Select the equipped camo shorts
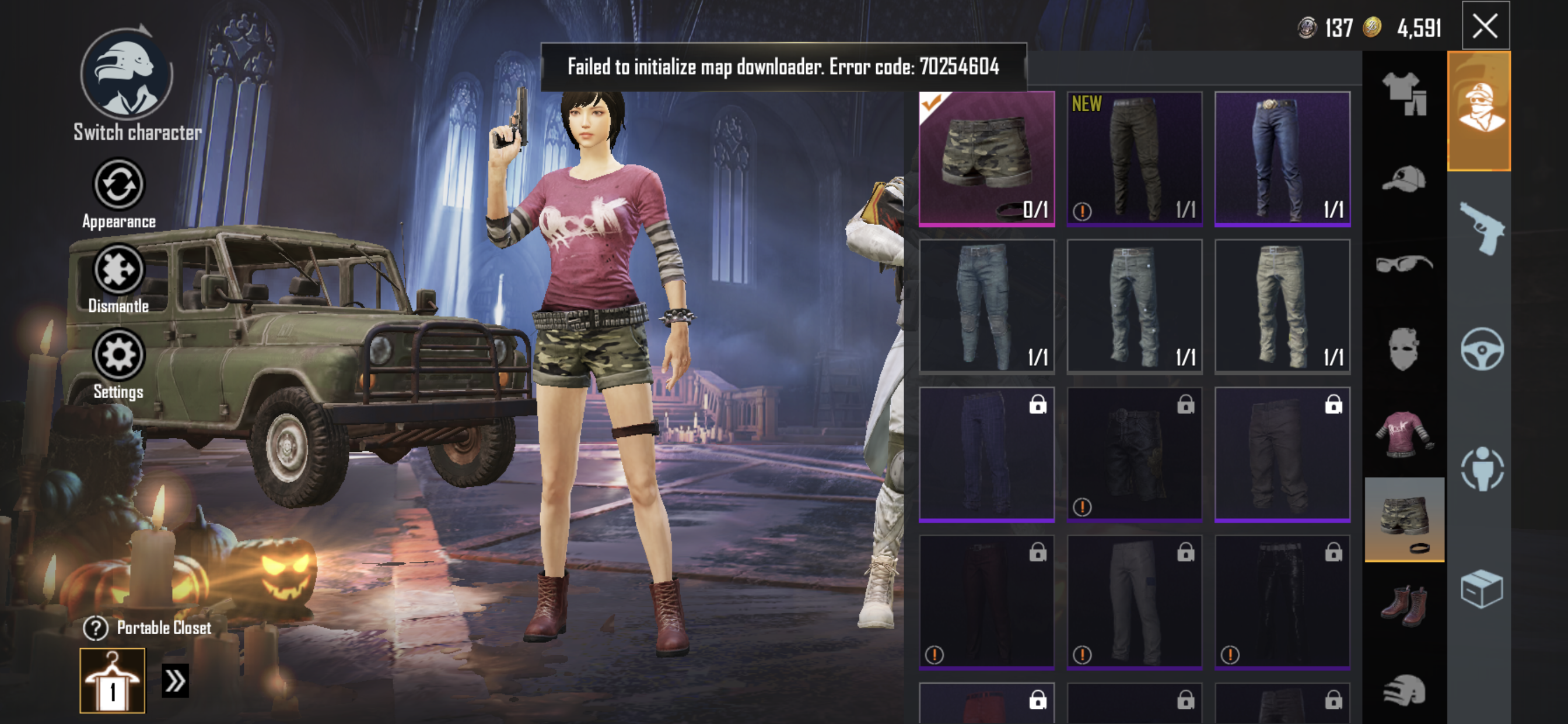This screenshot has width=1568, height=724. [x=986, y=159]
